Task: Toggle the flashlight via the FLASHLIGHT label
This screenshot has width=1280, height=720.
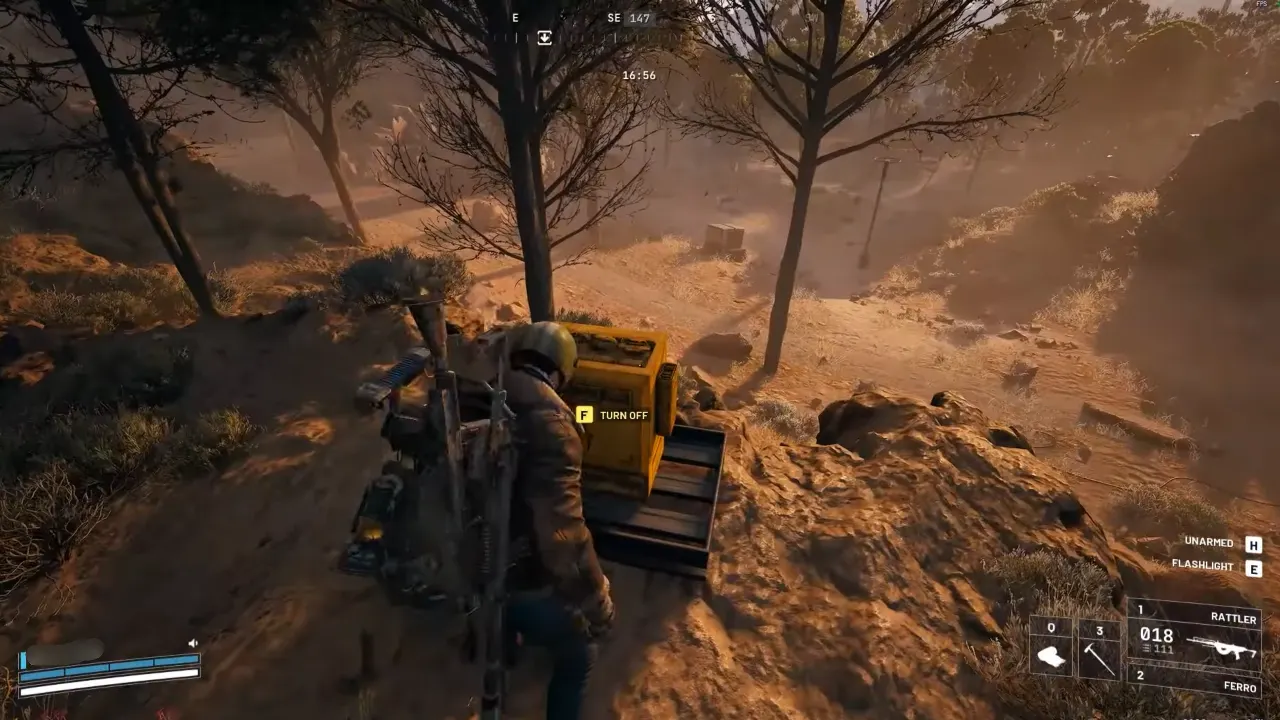Action: tap(1204, 566)
